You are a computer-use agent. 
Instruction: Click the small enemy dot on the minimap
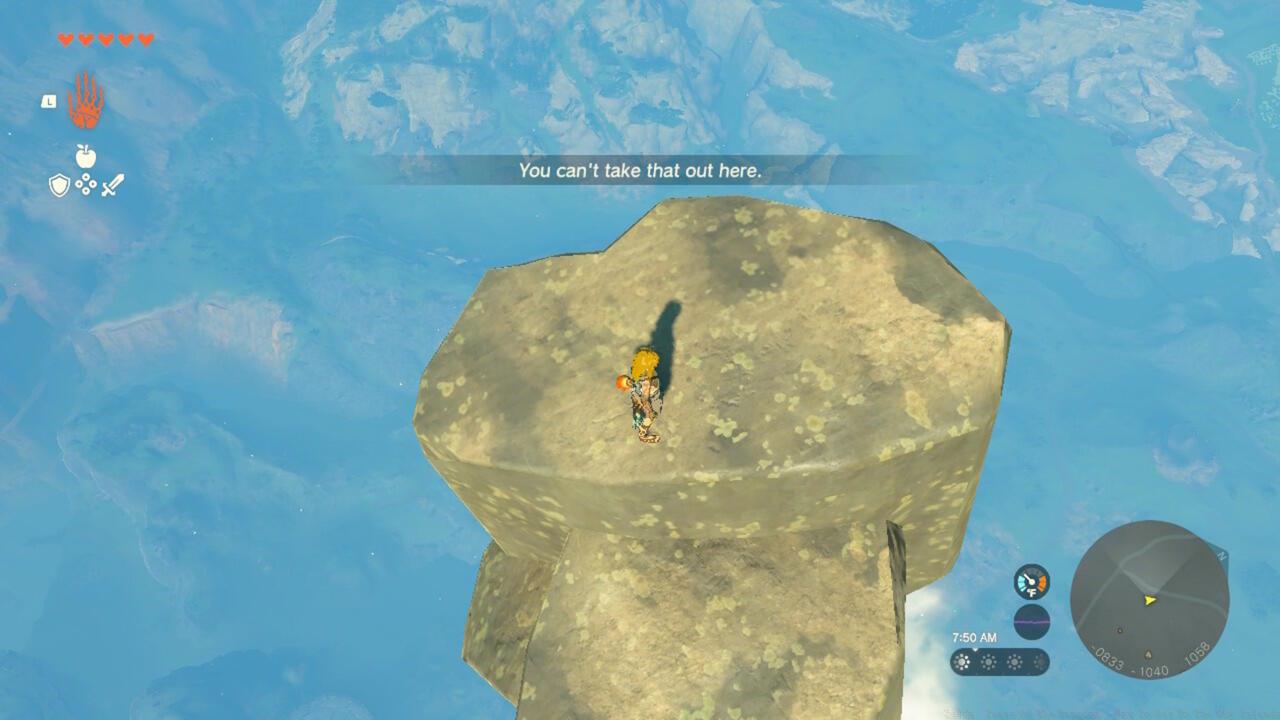1120,630
